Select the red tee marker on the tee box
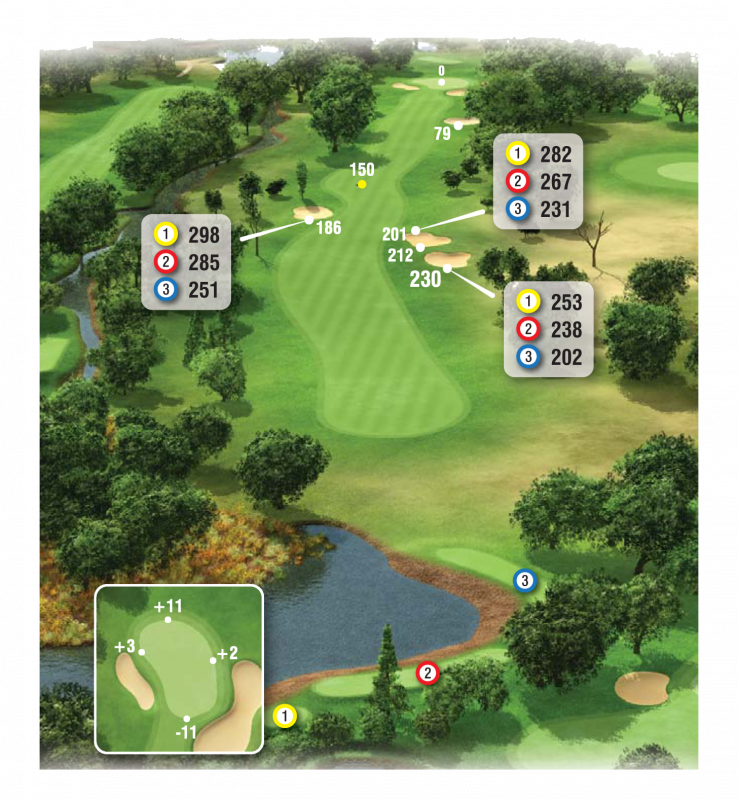The height and width of the screenshot is (800, 738). coord(427,674)
